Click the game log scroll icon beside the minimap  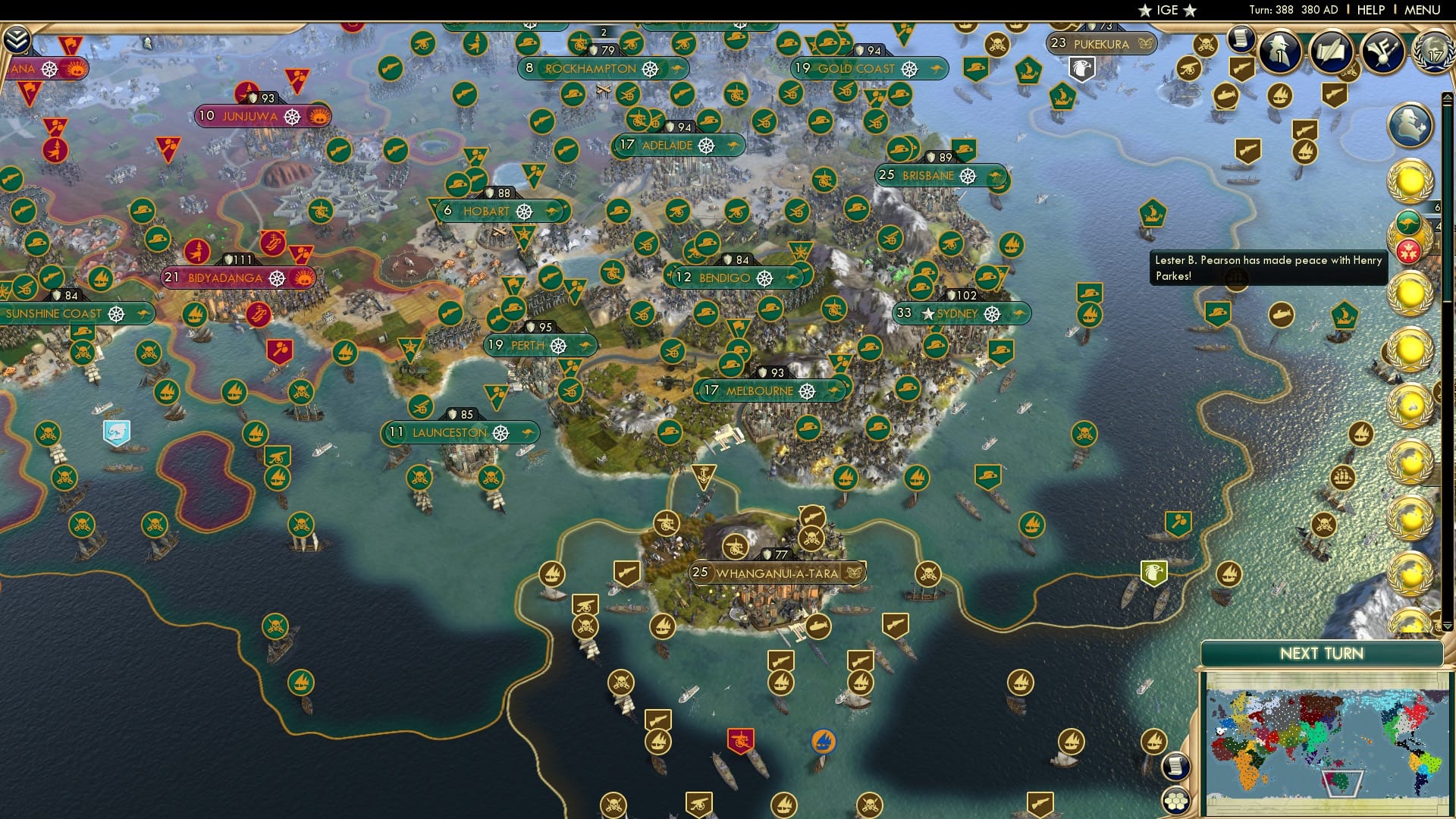point(1176,766)
